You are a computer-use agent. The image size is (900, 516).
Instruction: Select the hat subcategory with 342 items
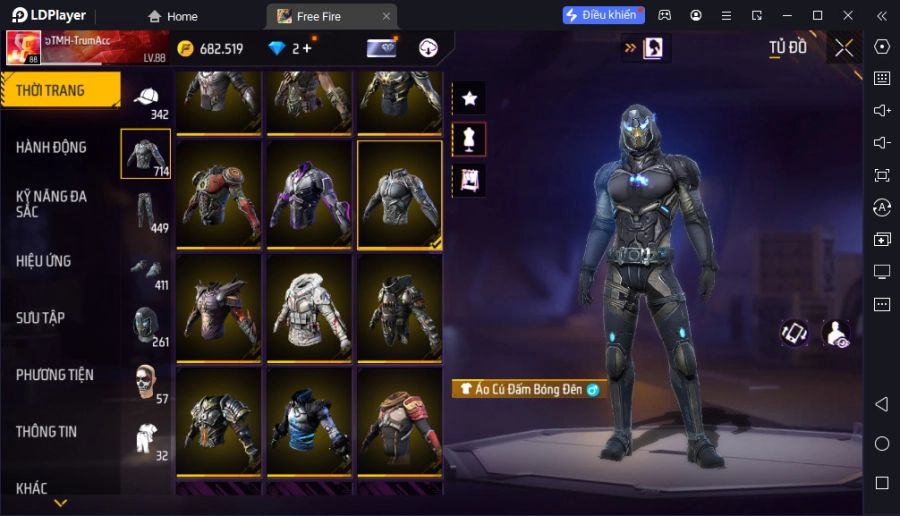(x=147, y=99)
